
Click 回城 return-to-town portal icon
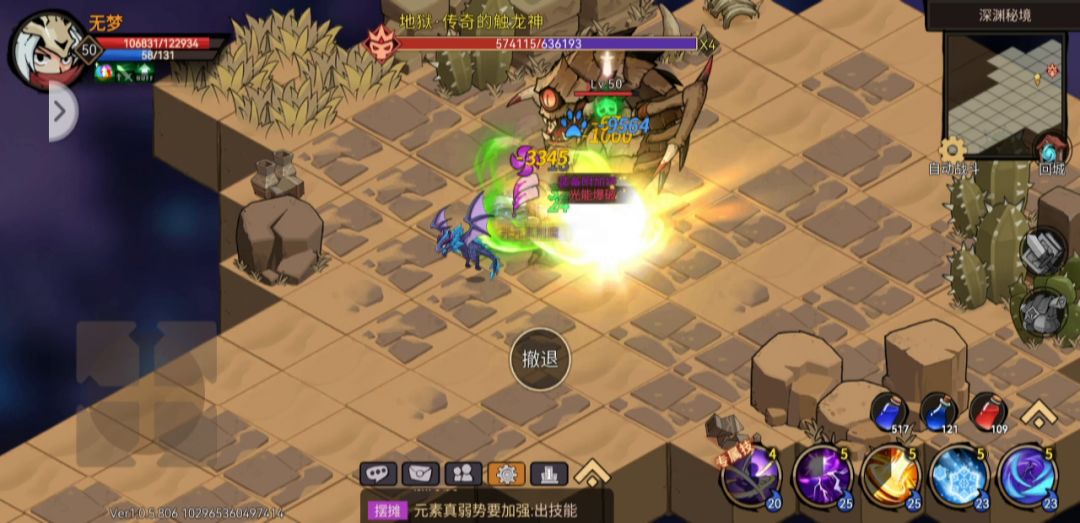[1051, 152]
